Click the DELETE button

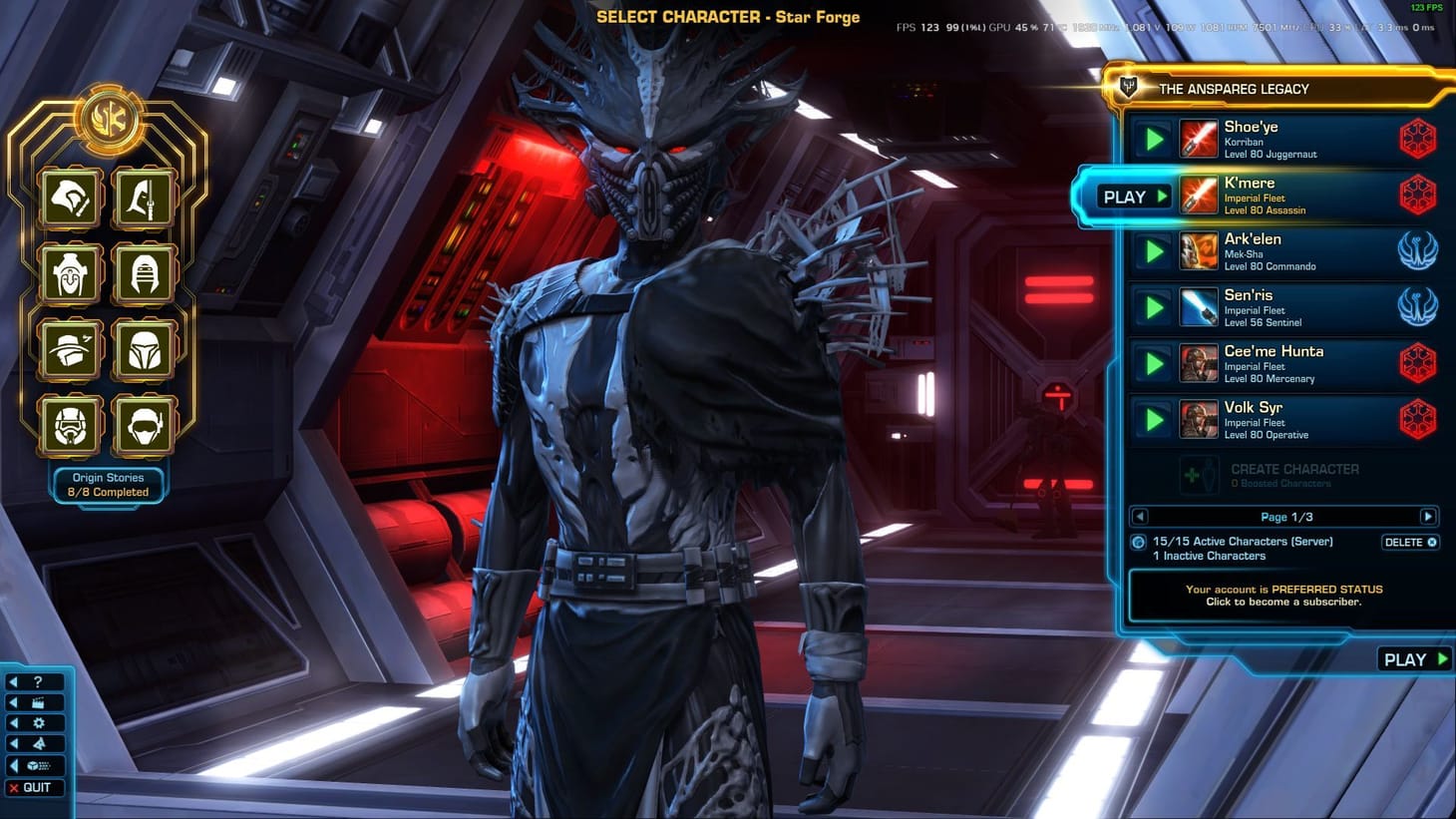(x=1409, y=542)
